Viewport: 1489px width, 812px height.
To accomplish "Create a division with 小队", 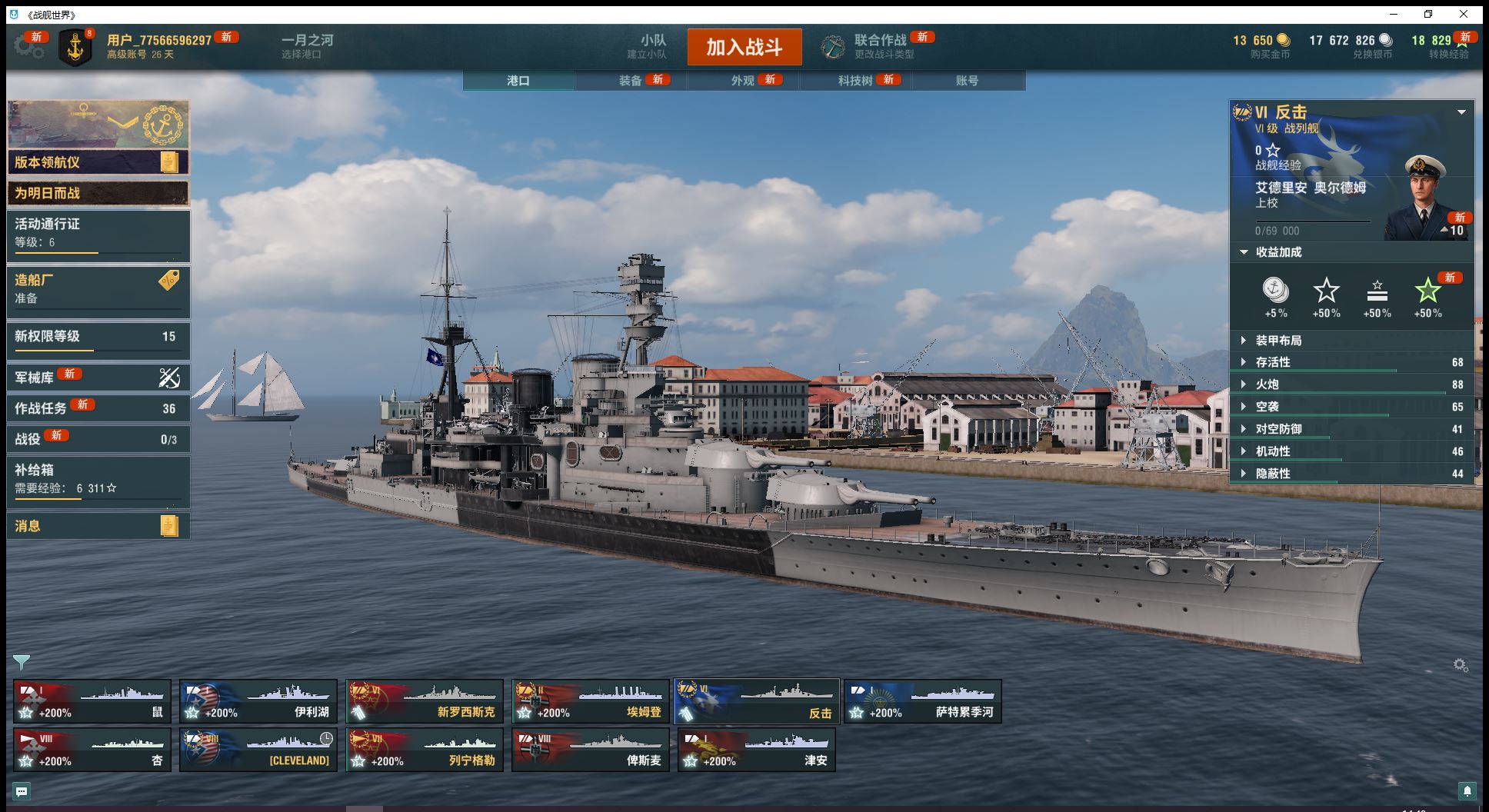I will [x=652, y=46].
